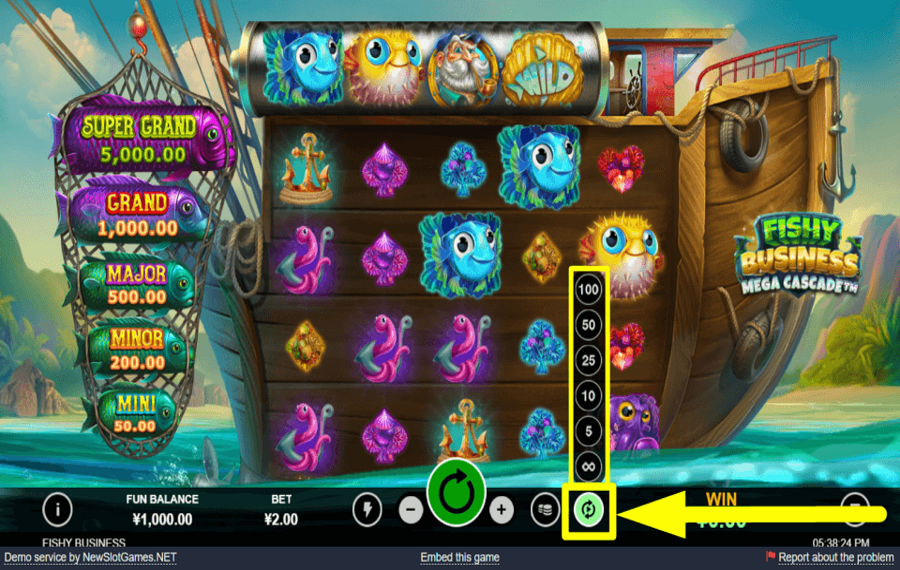Choose infinite autoplay spins

pyautogui.click(x=590, y=467)
